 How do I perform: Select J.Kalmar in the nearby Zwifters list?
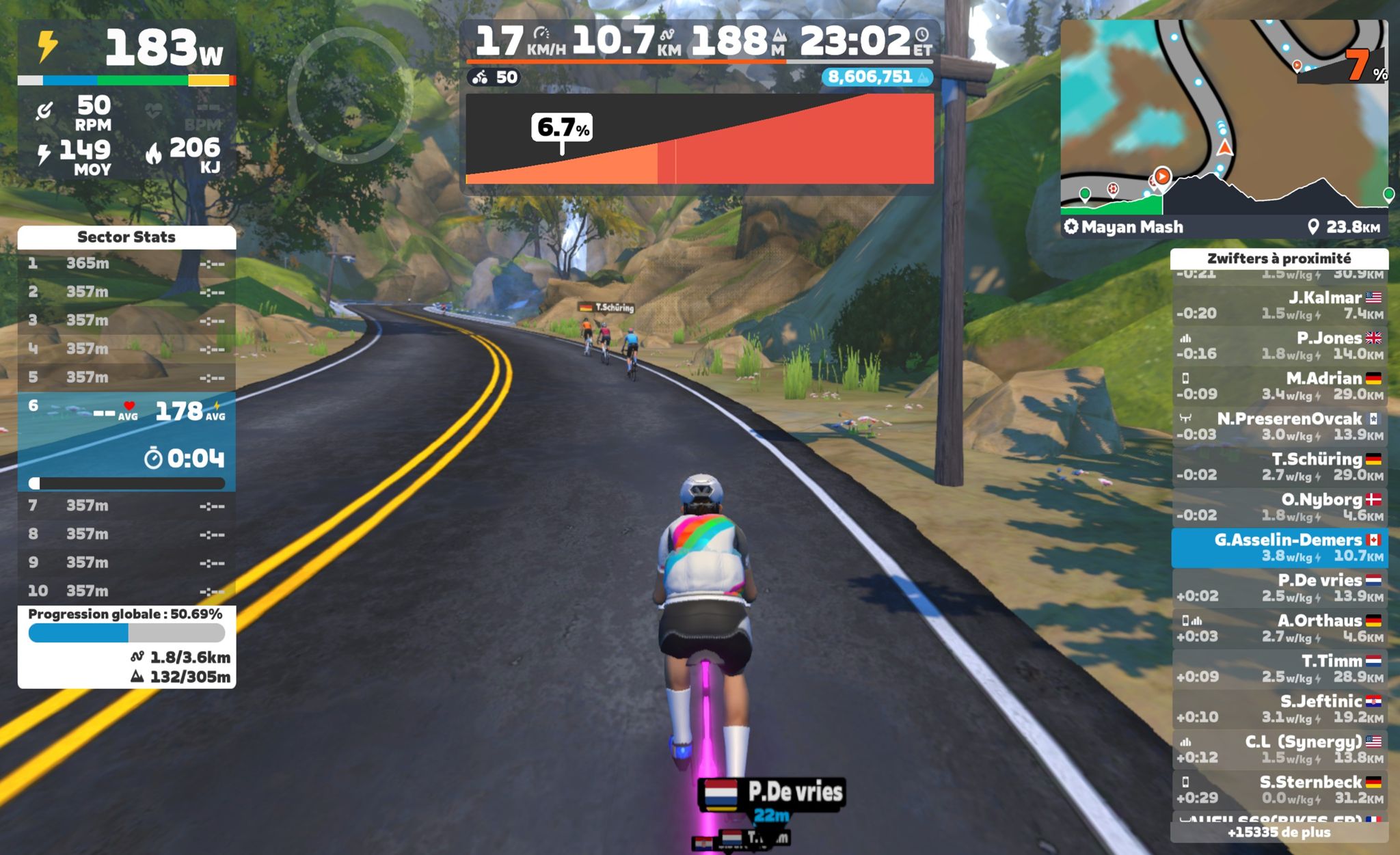point(1279,306)
